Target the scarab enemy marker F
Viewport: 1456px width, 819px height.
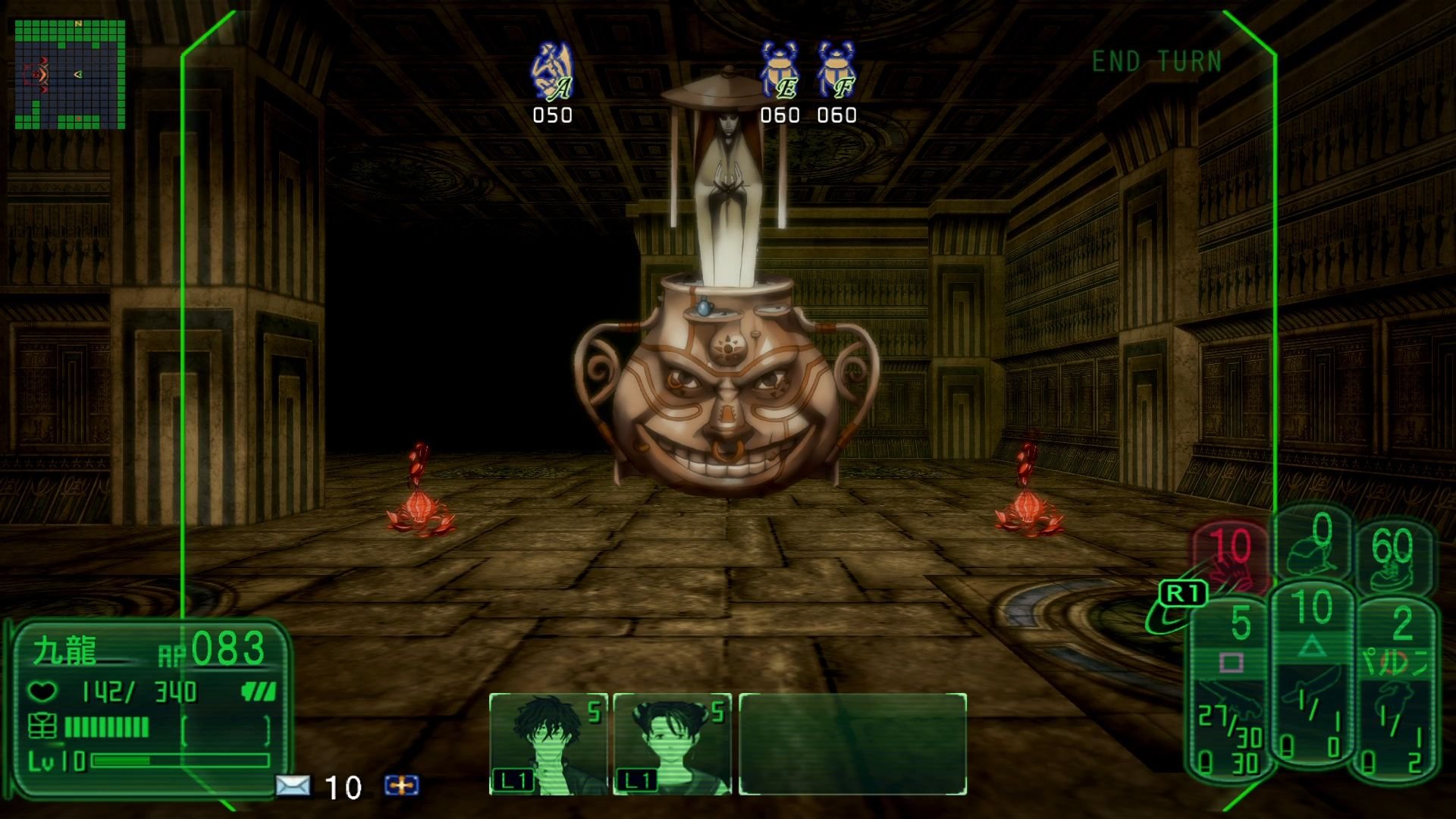(836, 73)
